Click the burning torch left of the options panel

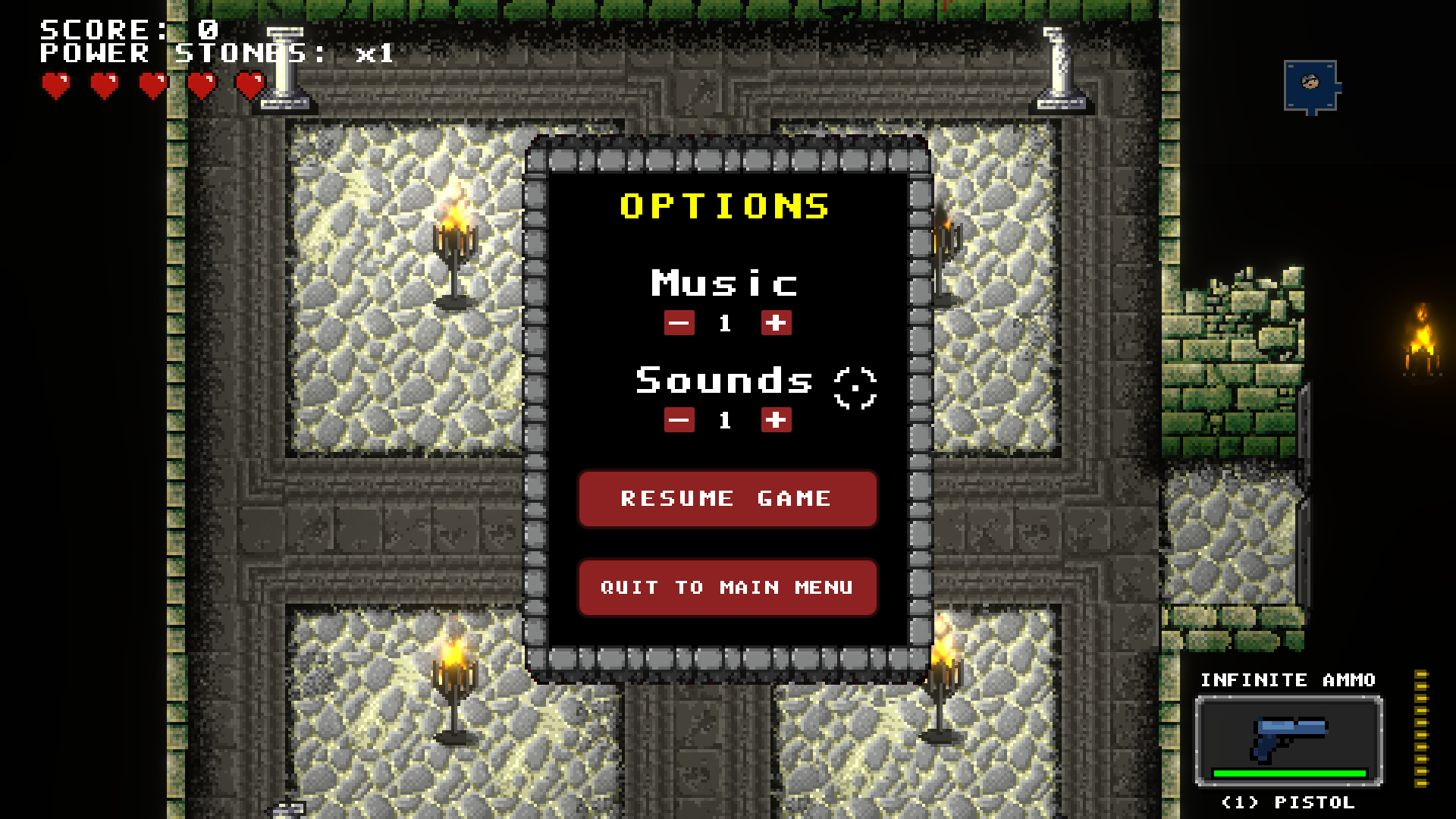coord(455,243)
